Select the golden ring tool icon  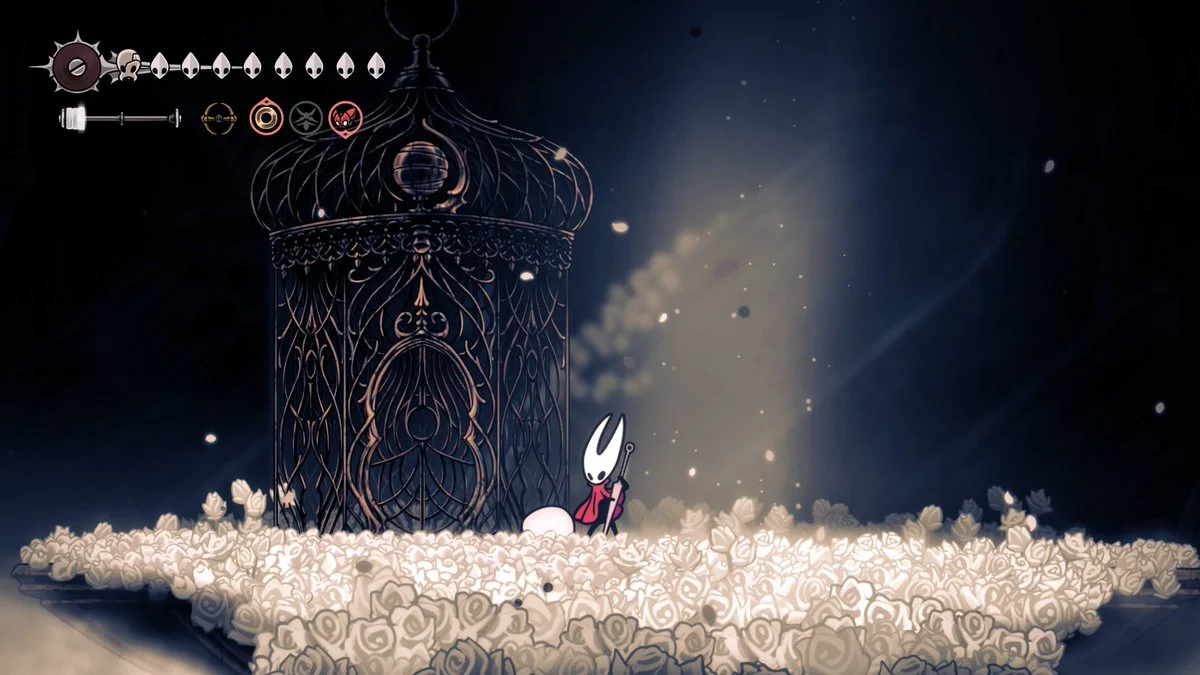266,119
